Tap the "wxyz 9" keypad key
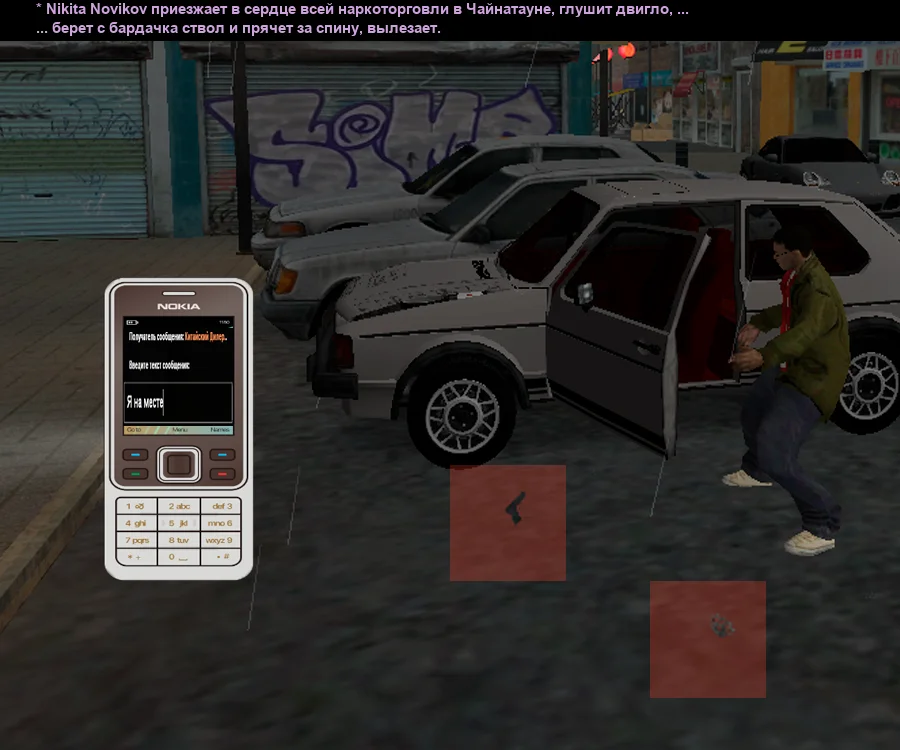Screen dimensions: 900x750 pos(221,540)
